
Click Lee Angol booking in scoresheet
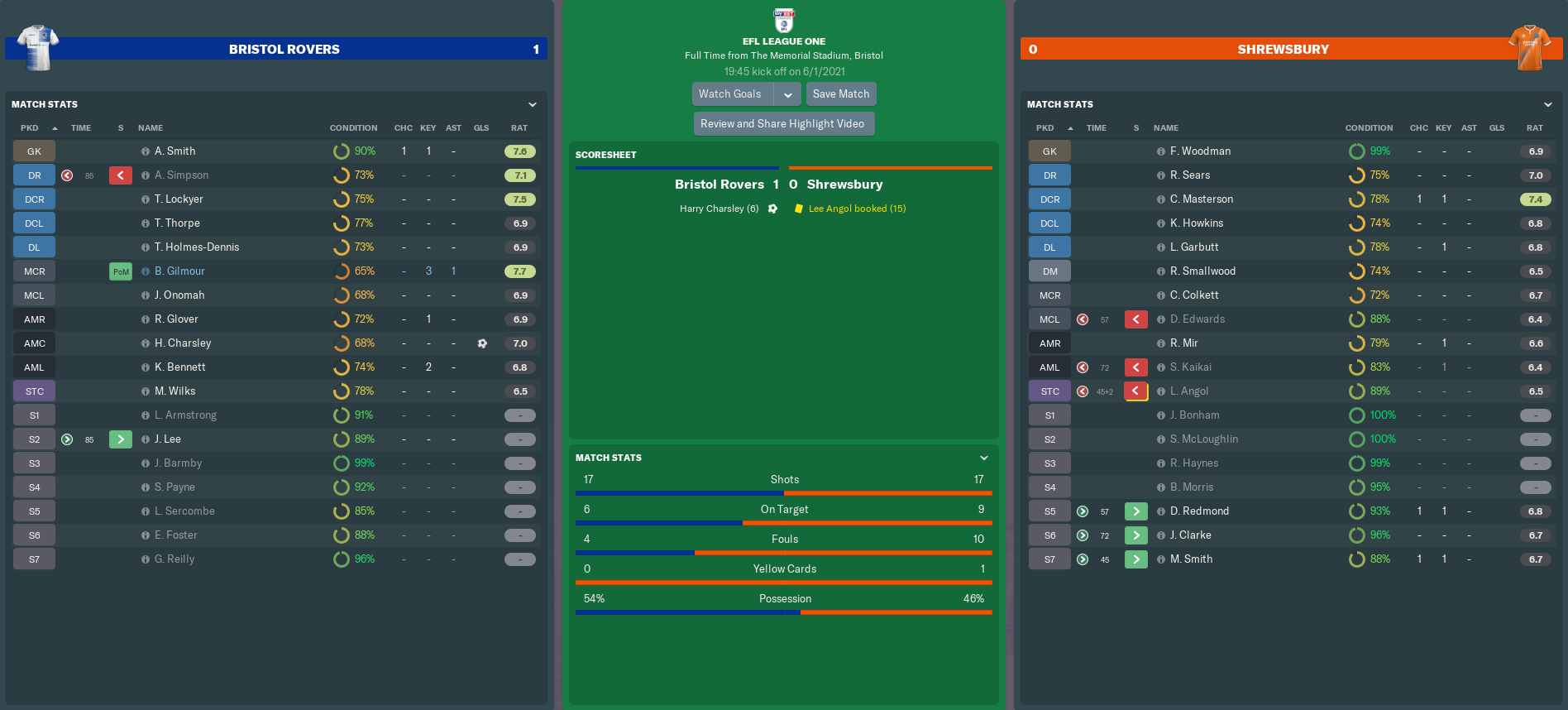click(x=857, y=209)
